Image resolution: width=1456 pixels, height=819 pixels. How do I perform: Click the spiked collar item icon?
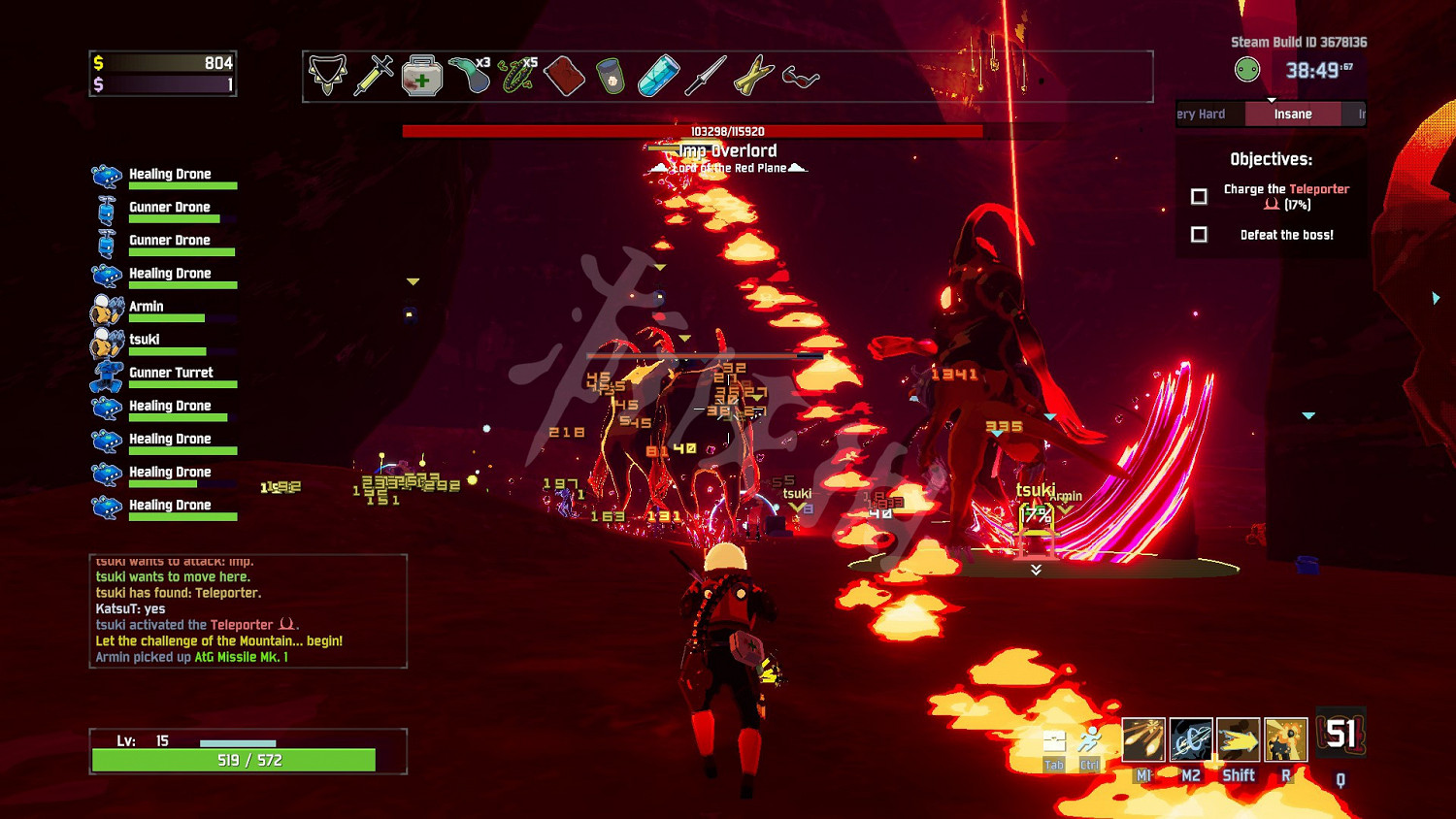tap(327, 75)
